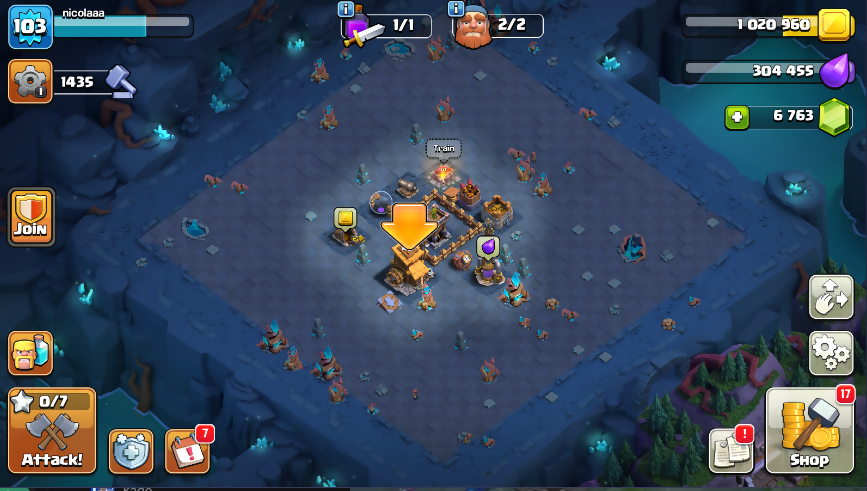
Task: Show info for the 1/1 sword counter
Action: point(346,9)
